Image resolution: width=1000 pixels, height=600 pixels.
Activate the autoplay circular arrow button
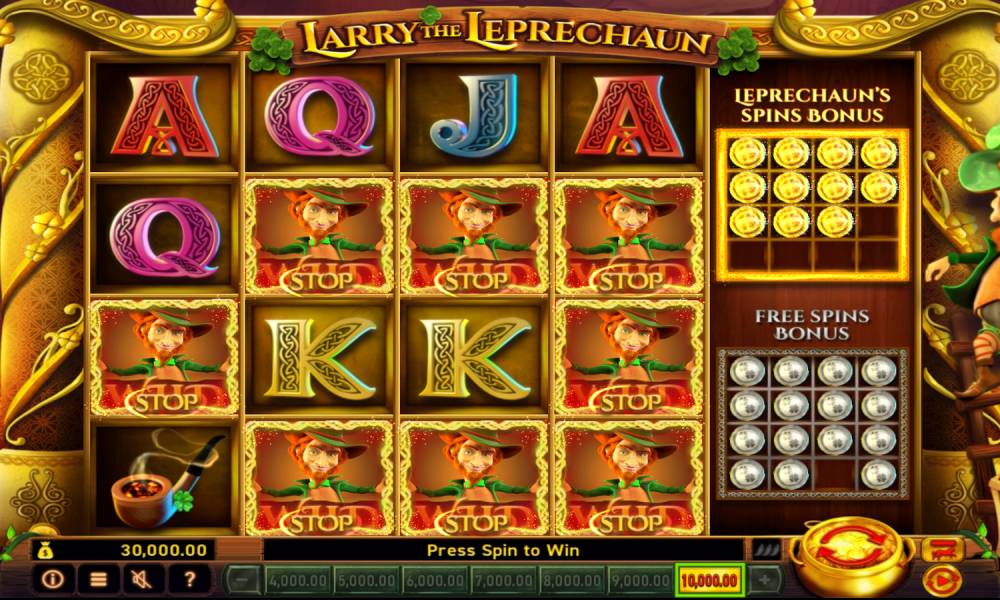coord(941,579)
